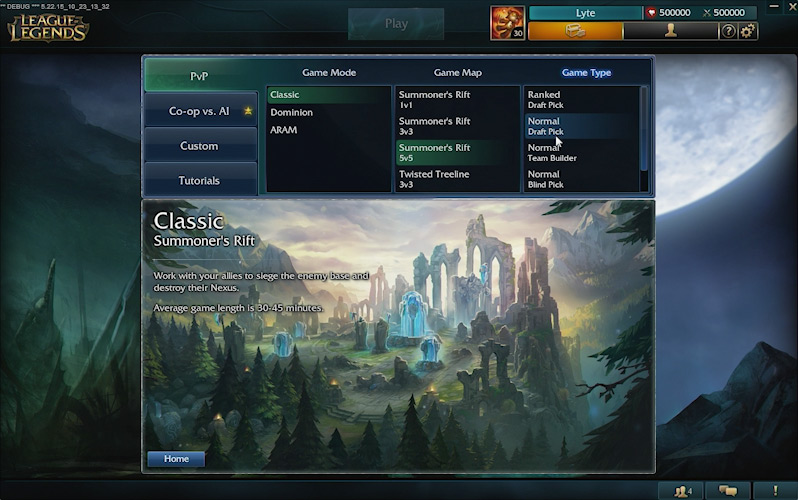Screen dimensions: 798x500
Task: Open the friends list showing 4 online
Action: 684,491
